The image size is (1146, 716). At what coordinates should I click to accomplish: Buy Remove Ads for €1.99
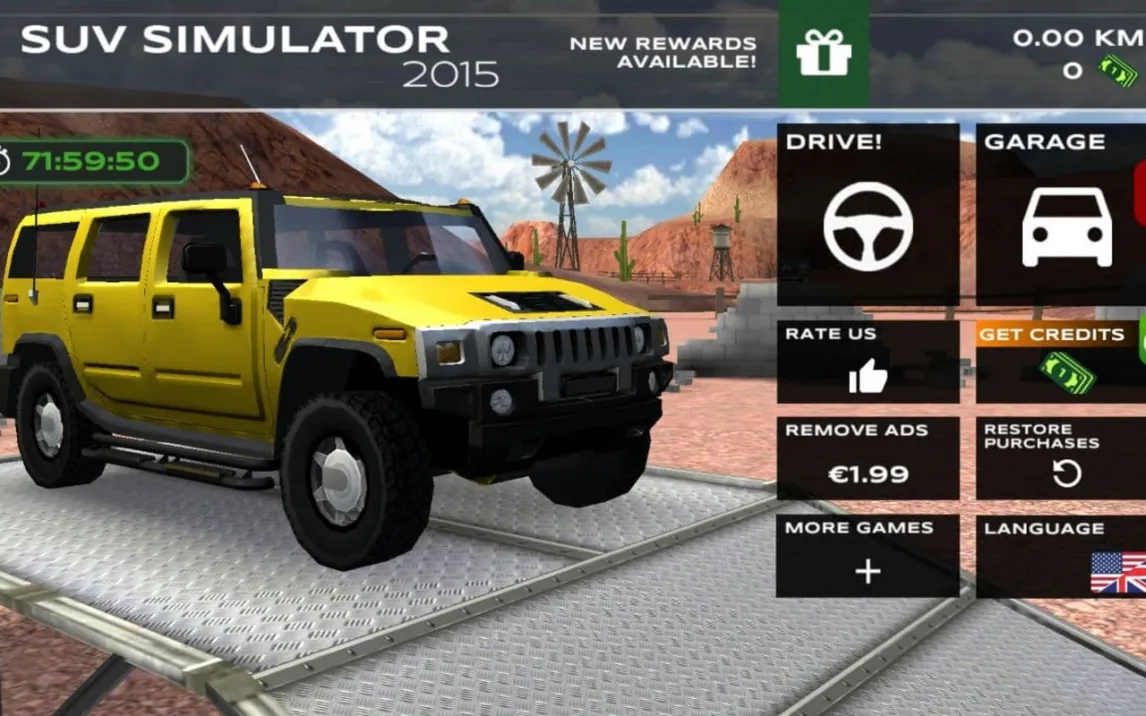(867, 458)
